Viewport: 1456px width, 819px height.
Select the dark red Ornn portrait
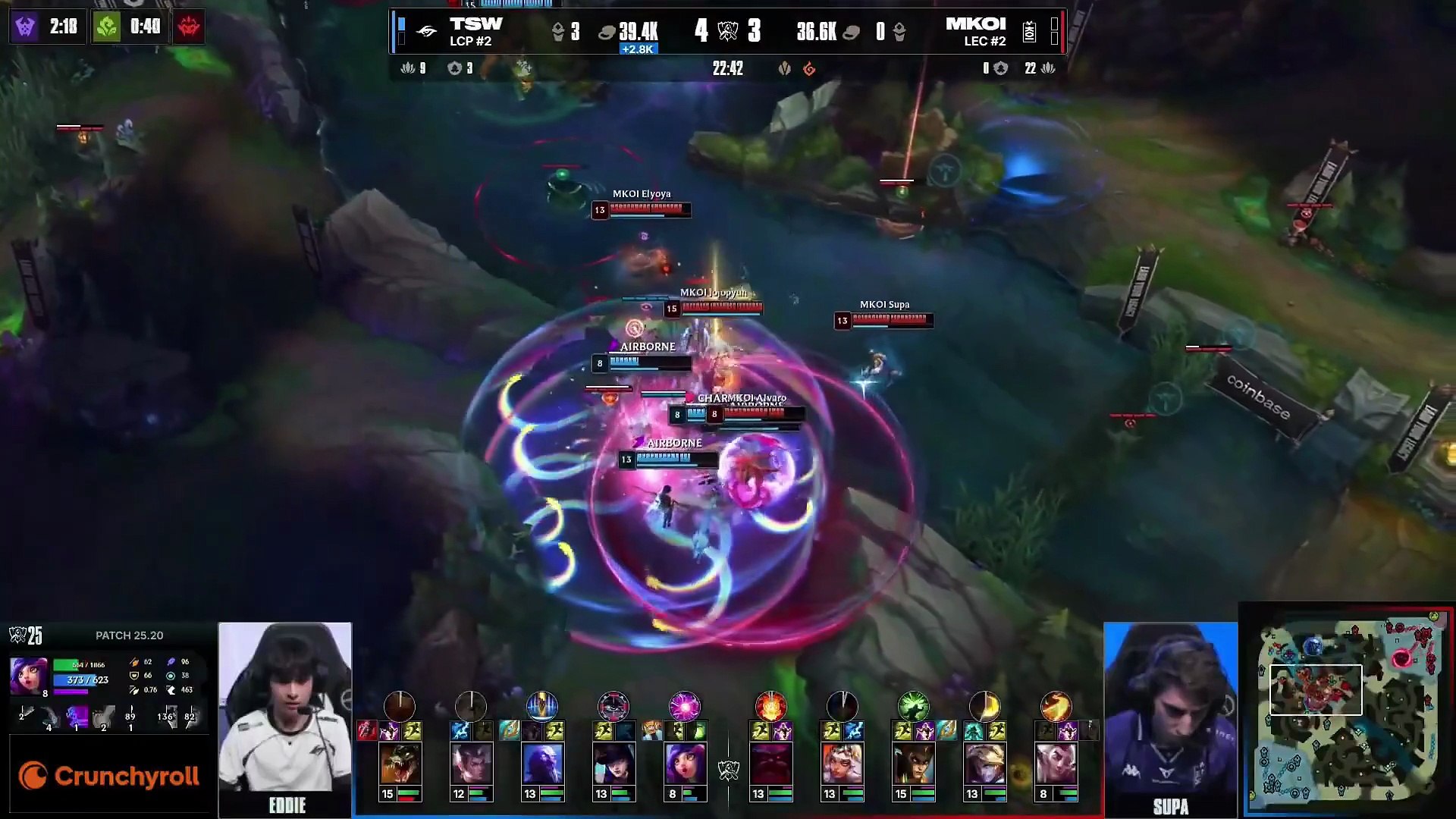coord(770,763)
